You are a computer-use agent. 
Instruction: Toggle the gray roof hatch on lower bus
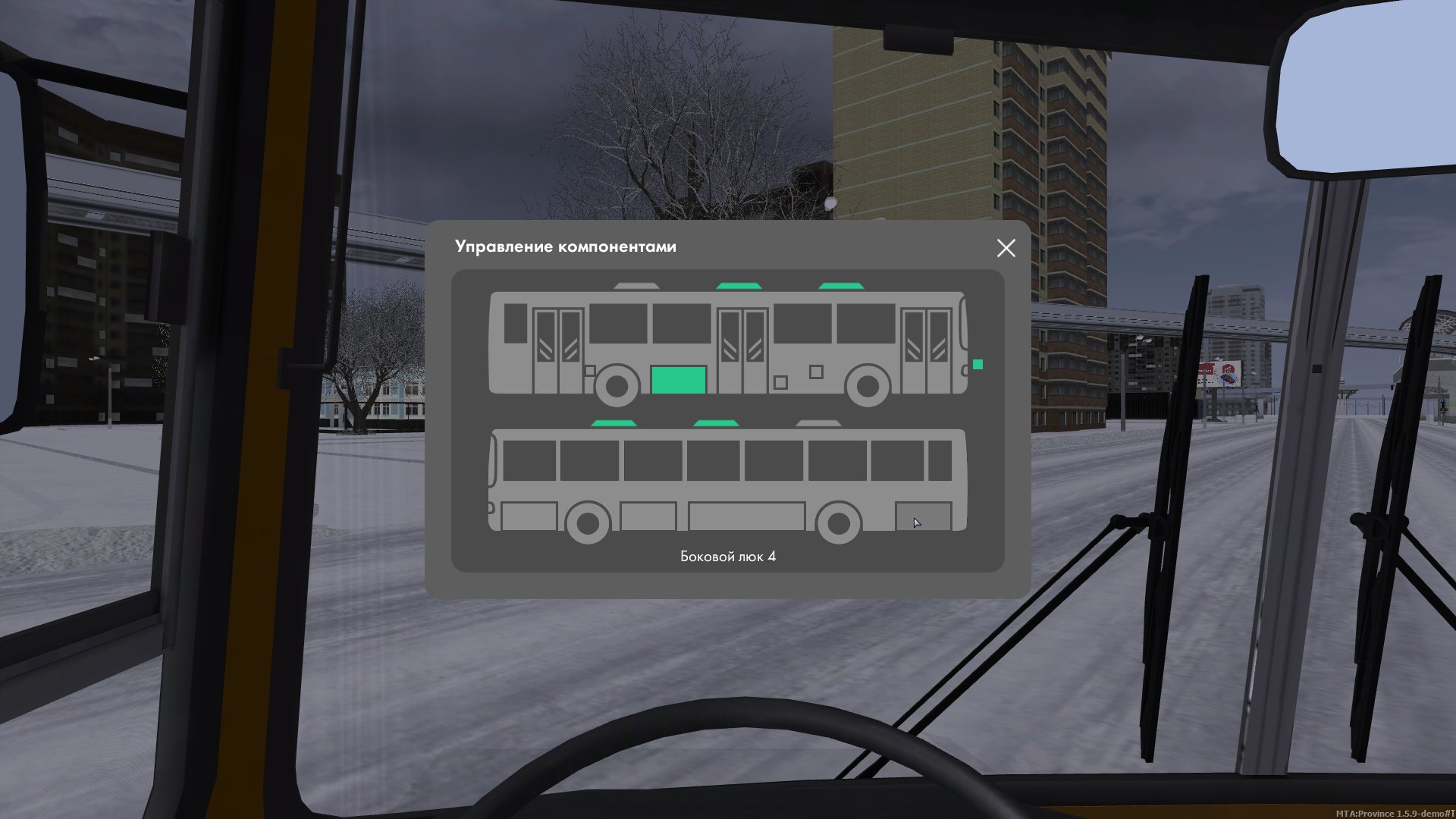pos(817,423)
